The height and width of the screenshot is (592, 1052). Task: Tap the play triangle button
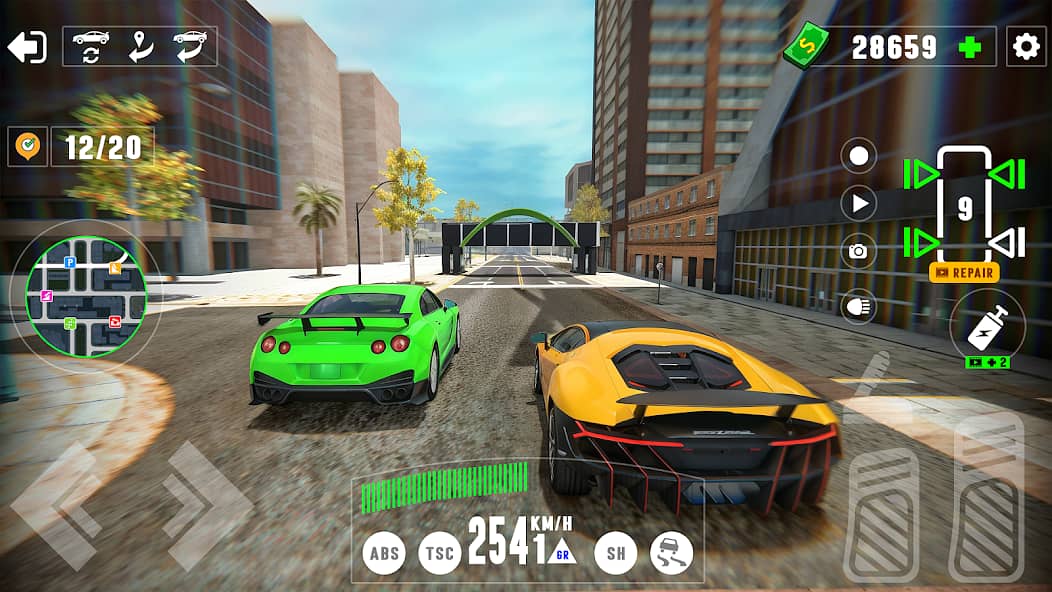[x=858, y=204]
